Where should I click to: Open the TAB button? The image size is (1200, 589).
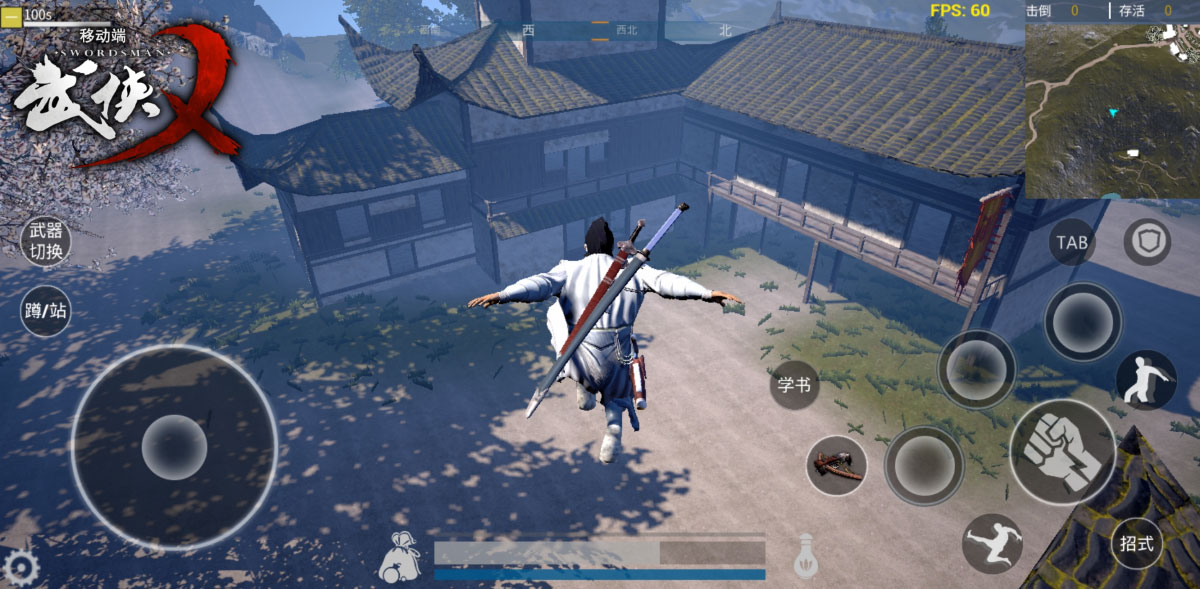(1071, 243)
